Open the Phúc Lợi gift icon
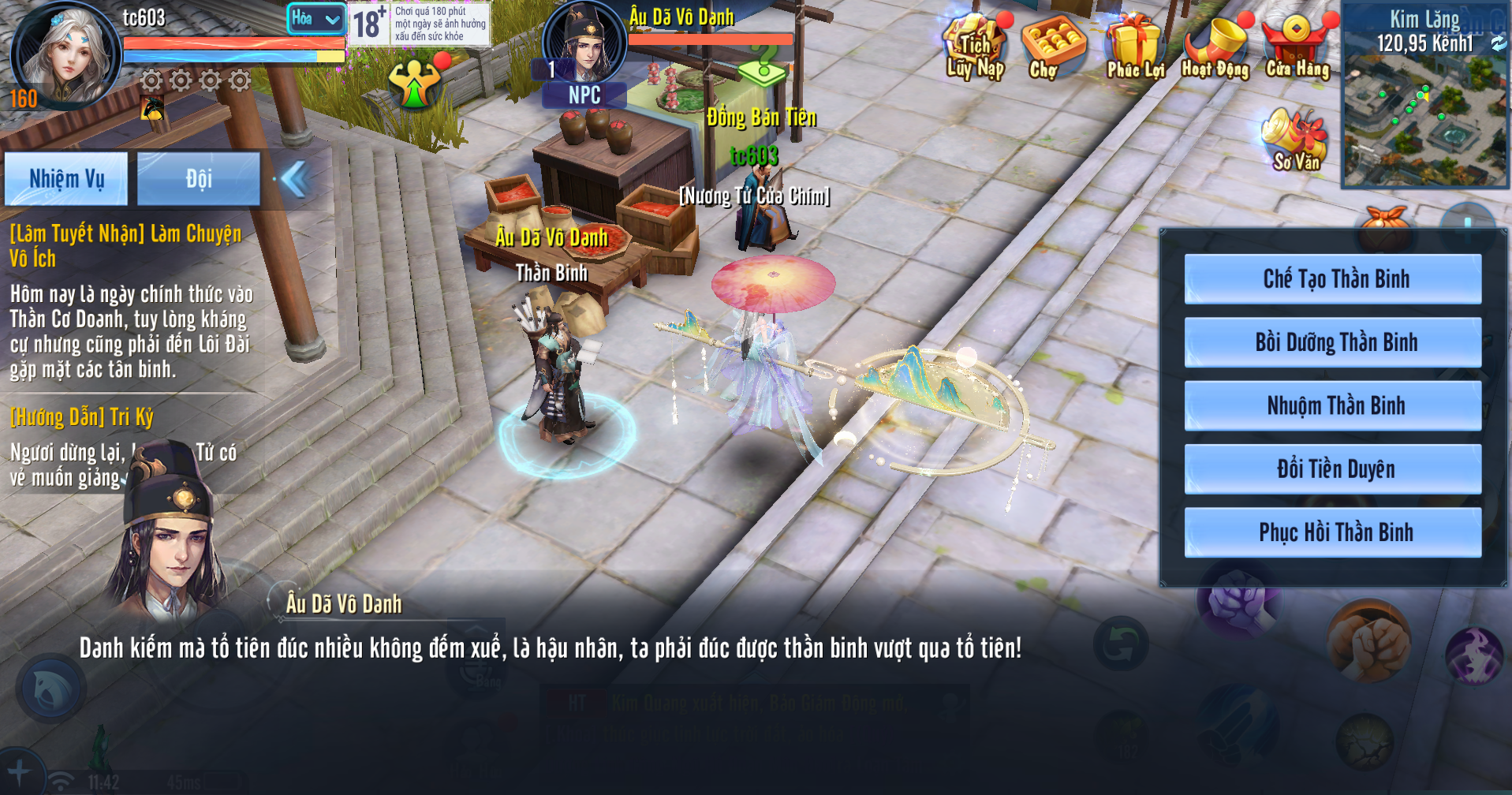 (x=1134, y=49)
